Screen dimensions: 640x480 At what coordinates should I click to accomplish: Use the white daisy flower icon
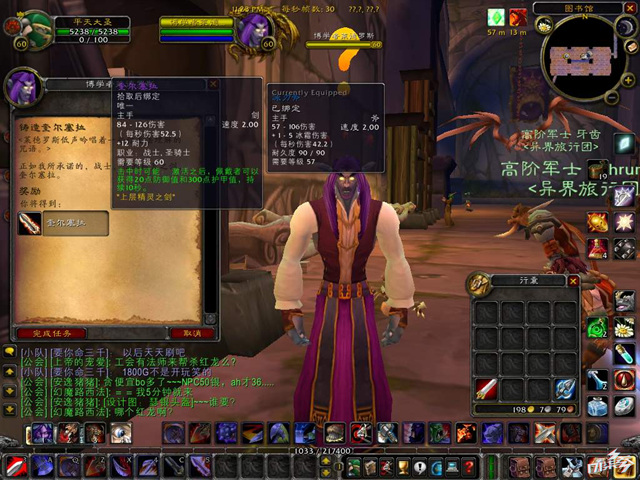tap(623, 327)
